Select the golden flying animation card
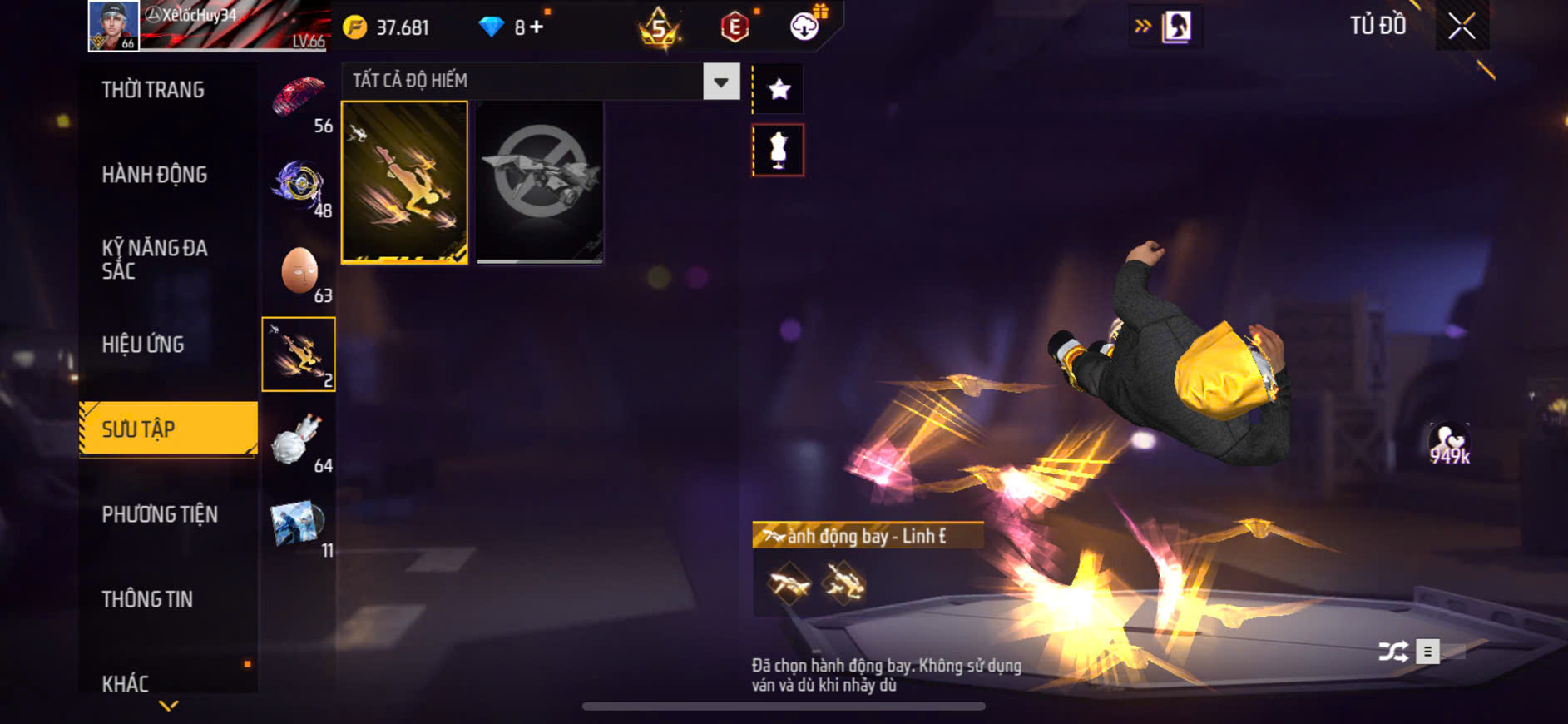 (x=405, y=182)
